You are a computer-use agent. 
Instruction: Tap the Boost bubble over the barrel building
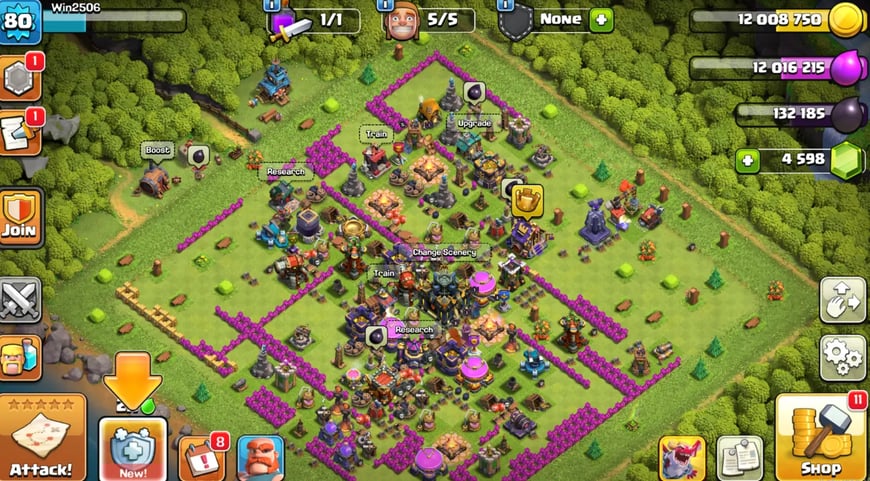click(x=158, y=151)
